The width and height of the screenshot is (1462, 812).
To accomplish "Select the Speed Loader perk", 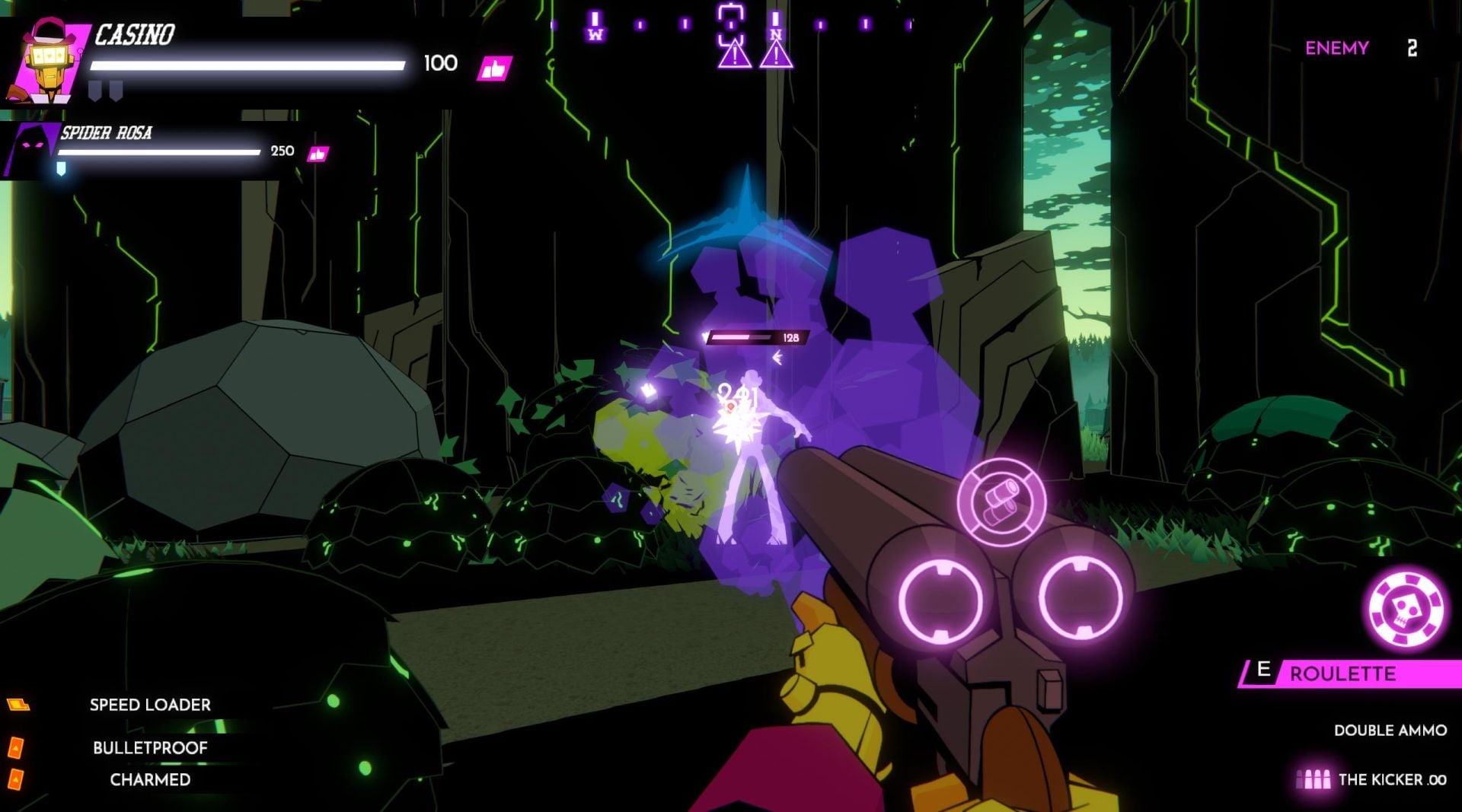I will (x=150, y=705).
